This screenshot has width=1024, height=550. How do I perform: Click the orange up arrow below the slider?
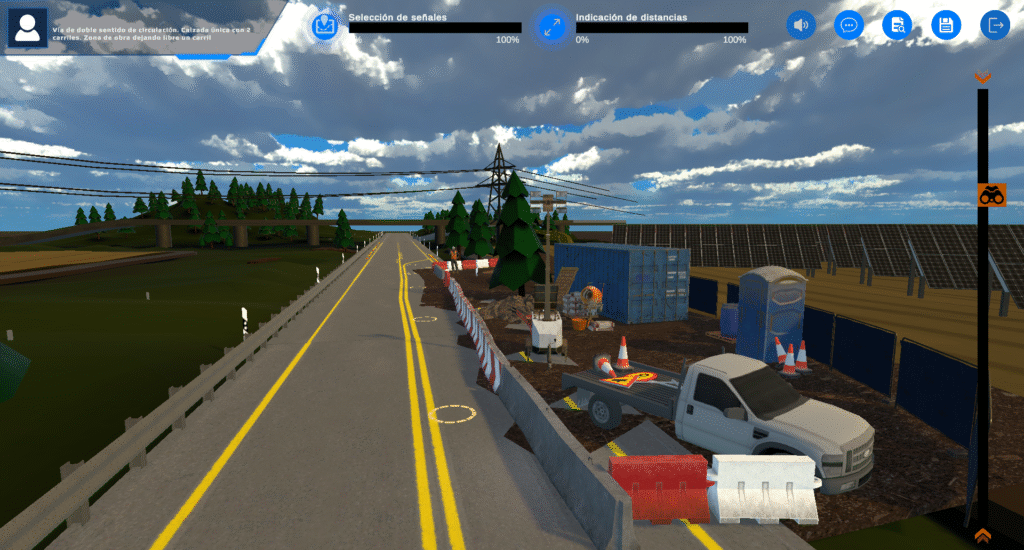coord(983,536)
